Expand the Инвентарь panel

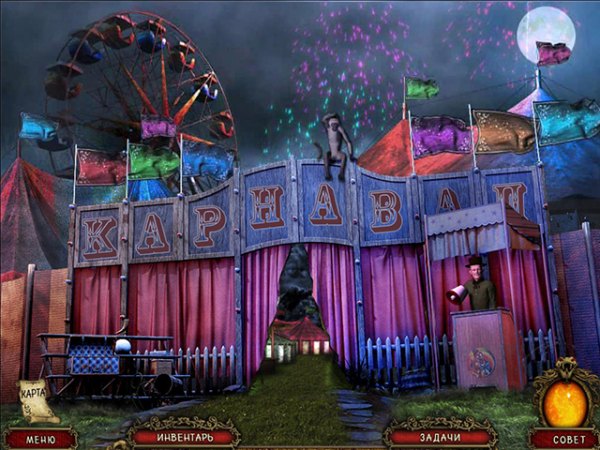point(185,436)
